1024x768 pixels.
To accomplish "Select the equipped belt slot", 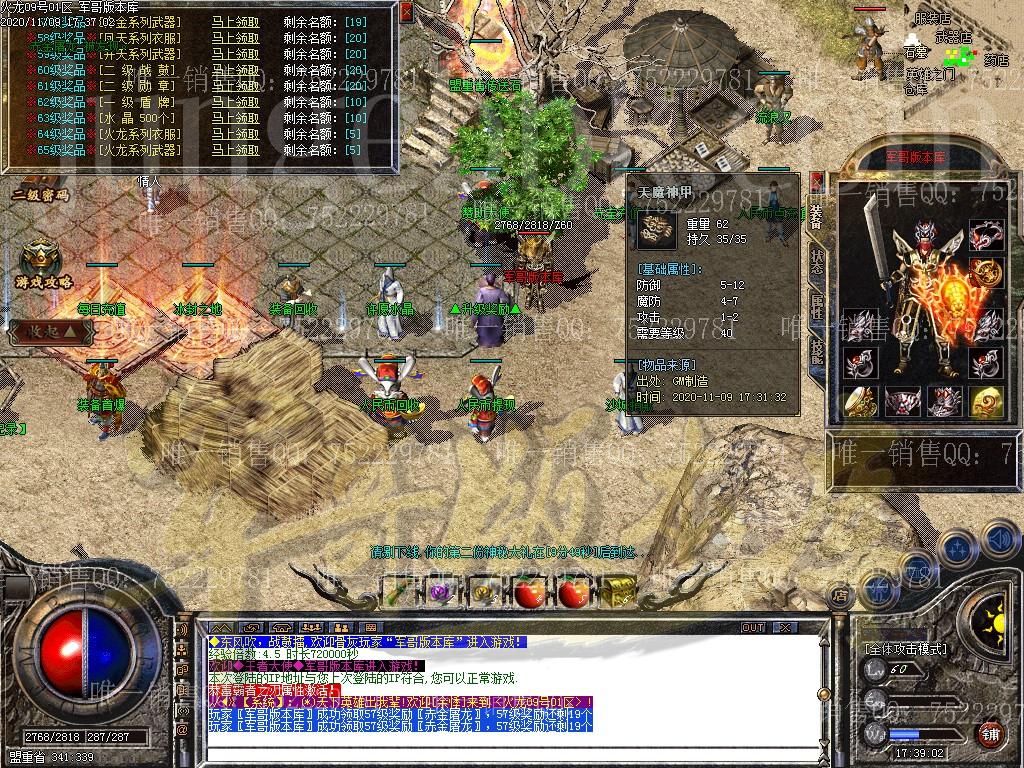I will point(901,401).
